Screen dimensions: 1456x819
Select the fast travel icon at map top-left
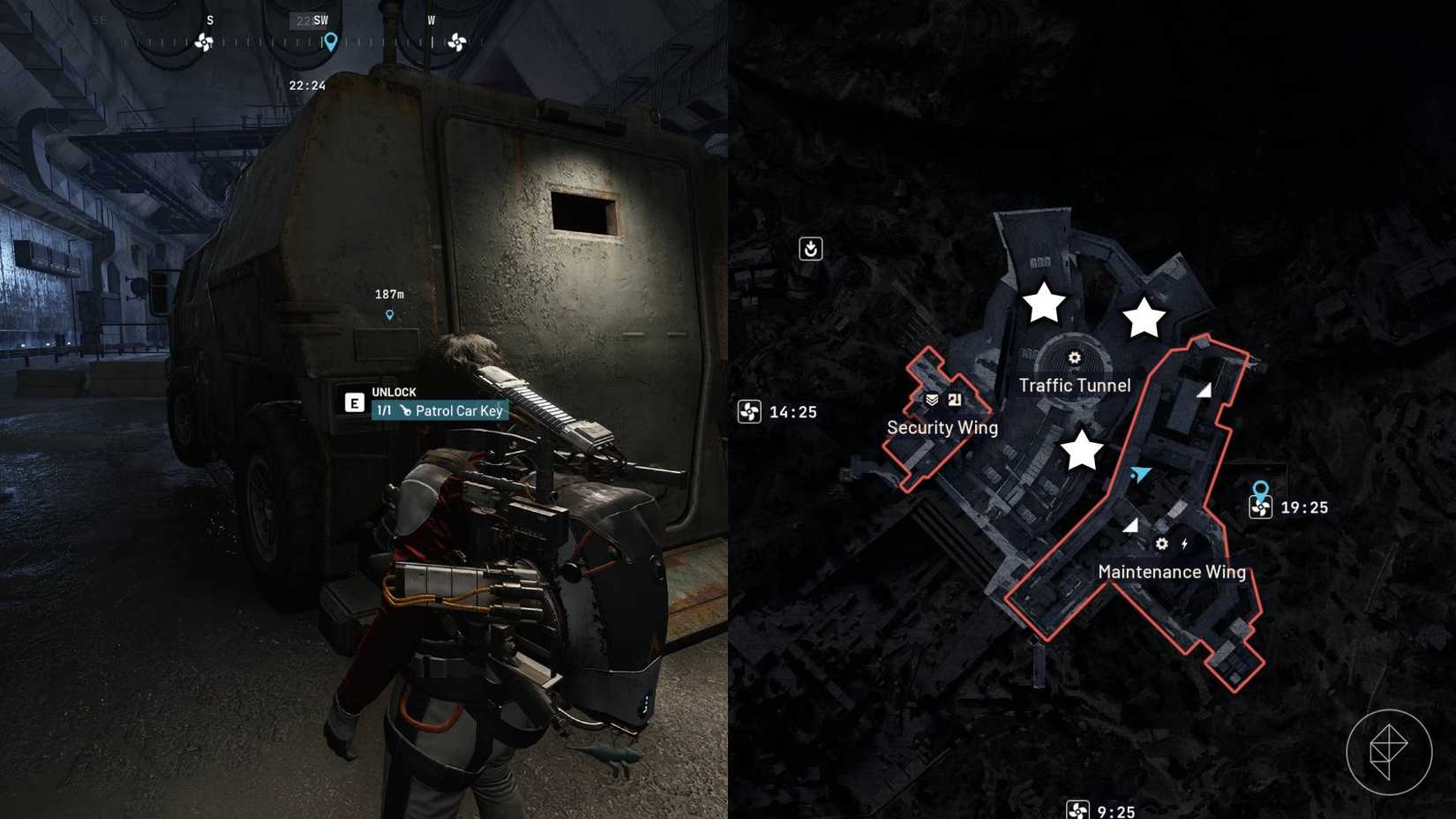coord(813,250)
